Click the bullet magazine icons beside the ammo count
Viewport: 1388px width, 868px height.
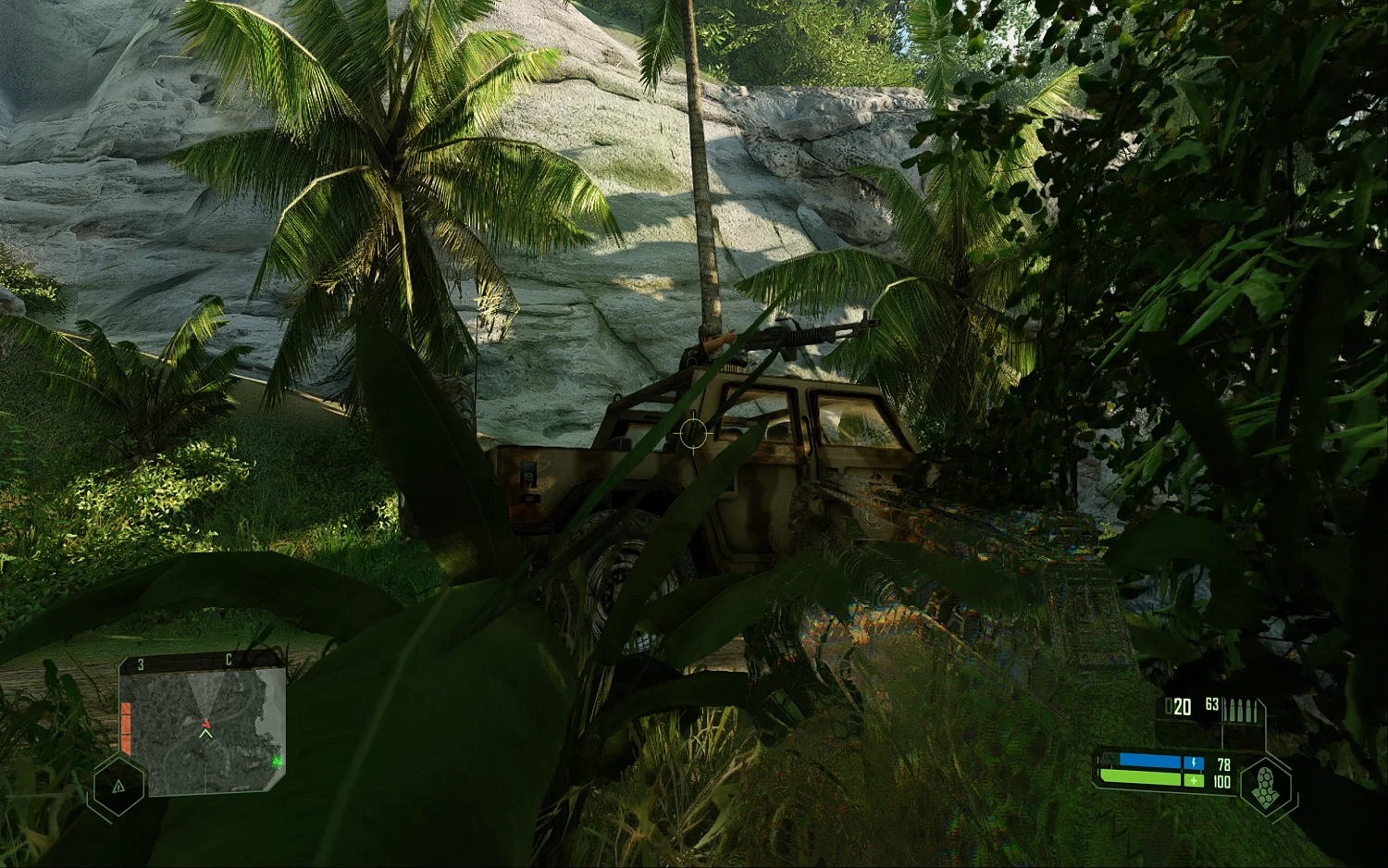[1240, 709]
